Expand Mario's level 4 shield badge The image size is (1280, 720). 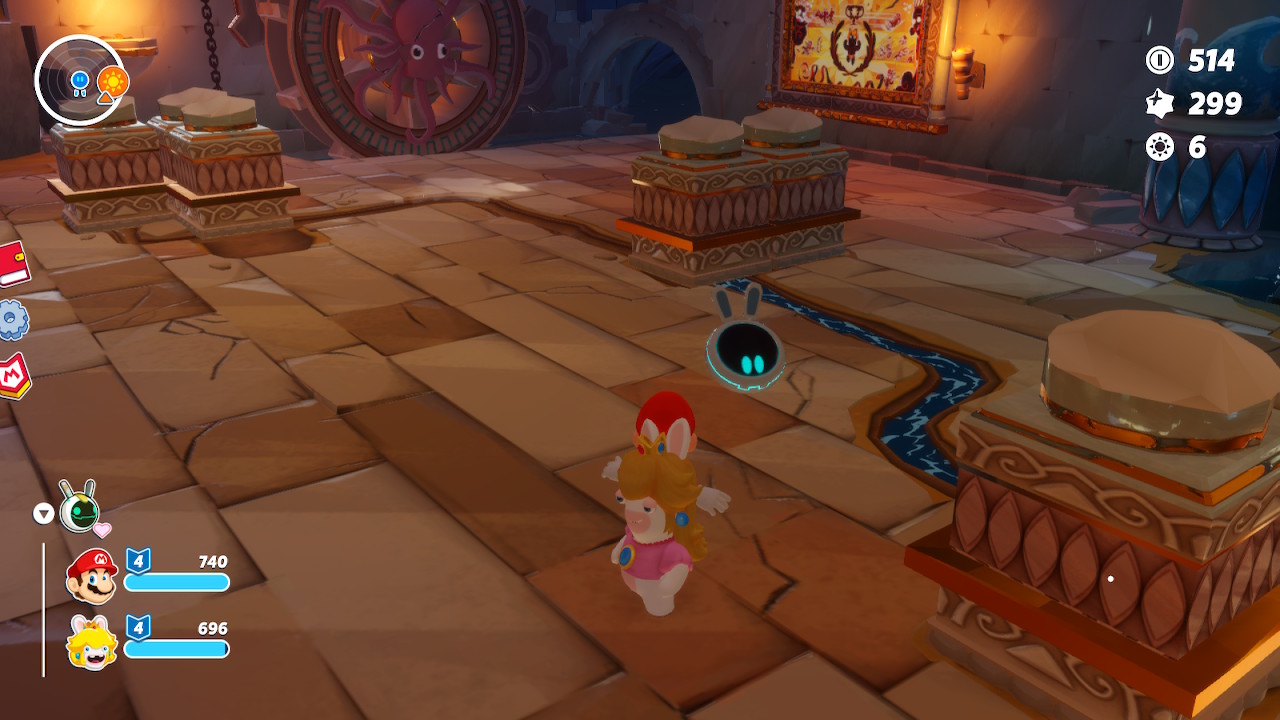point(137,561)
